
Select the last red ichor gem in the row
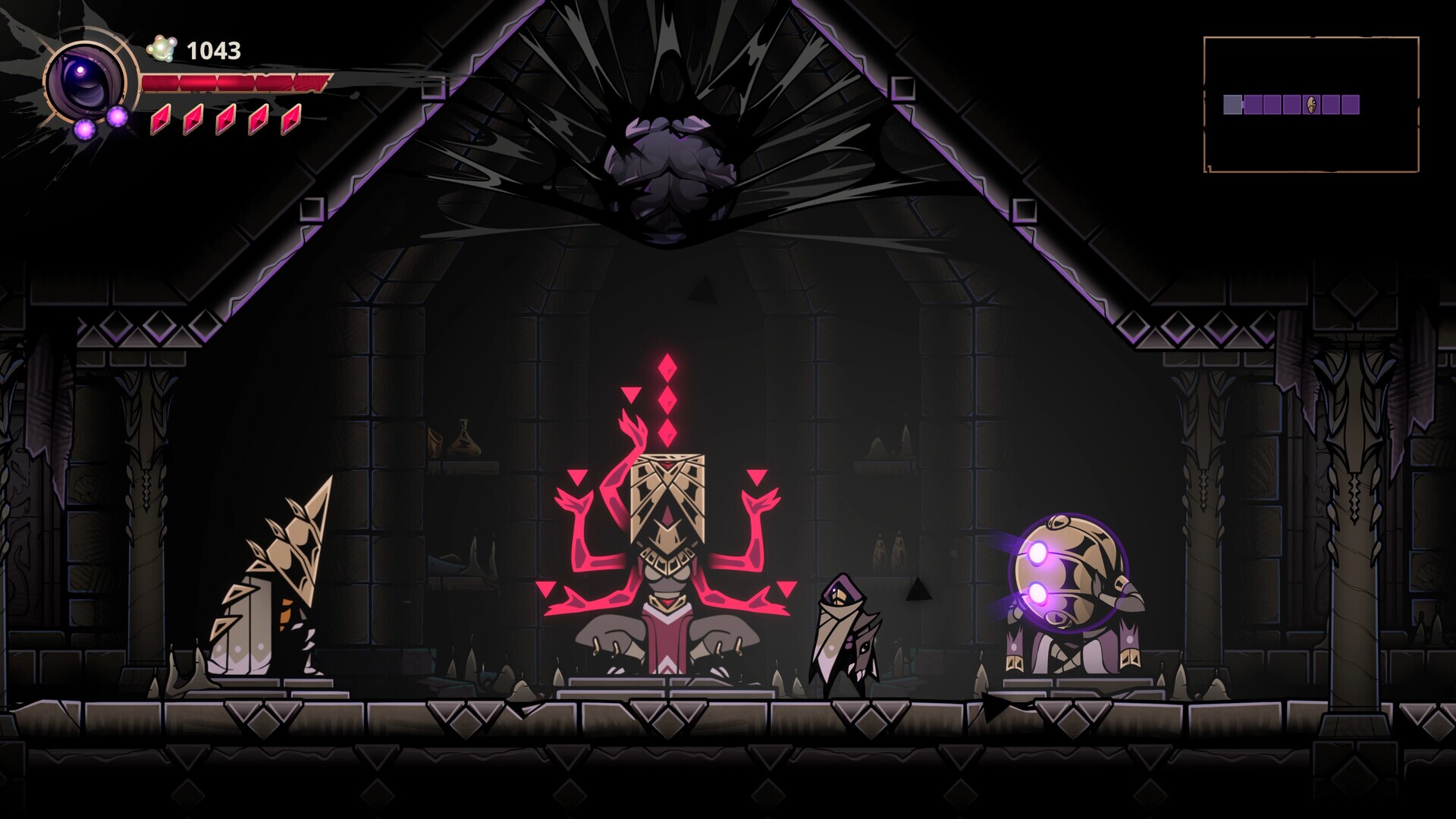tap(290, 120)
